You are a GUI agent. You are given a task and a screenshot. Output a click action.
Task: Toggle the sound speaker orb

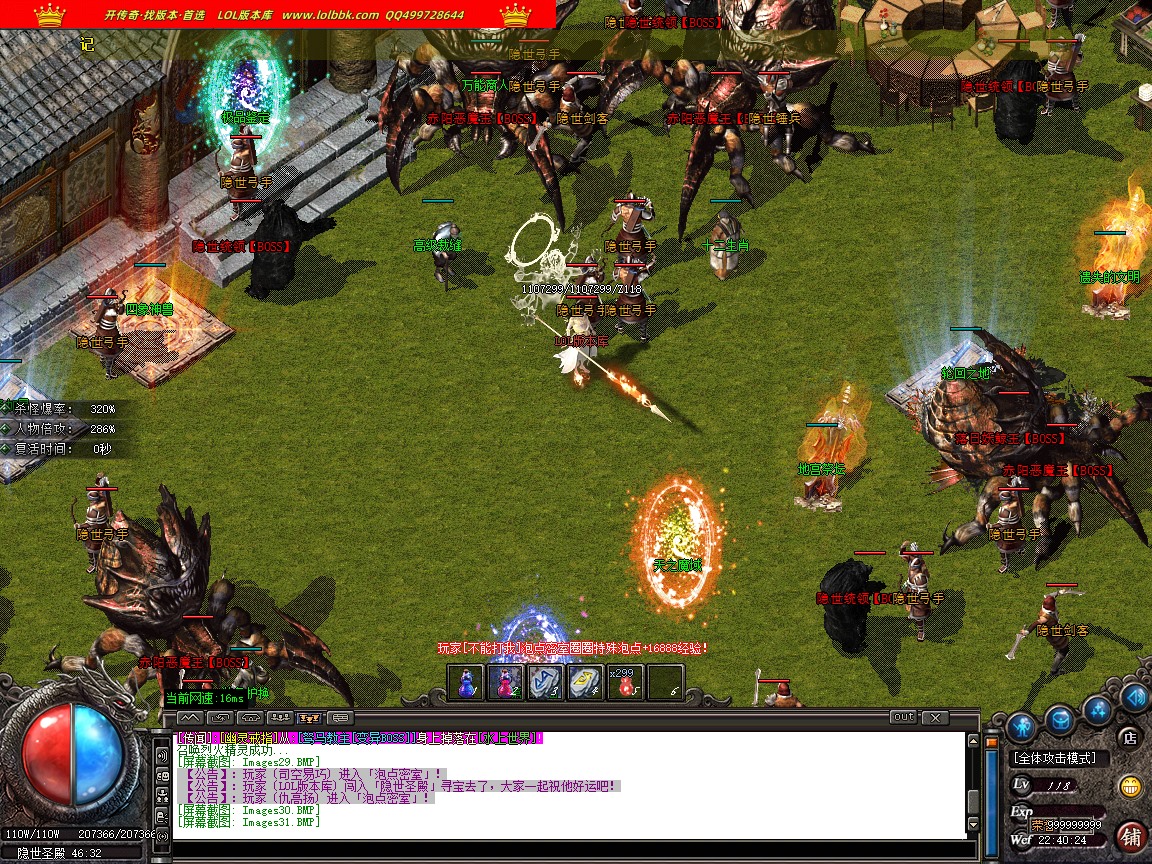(1135, 695)
